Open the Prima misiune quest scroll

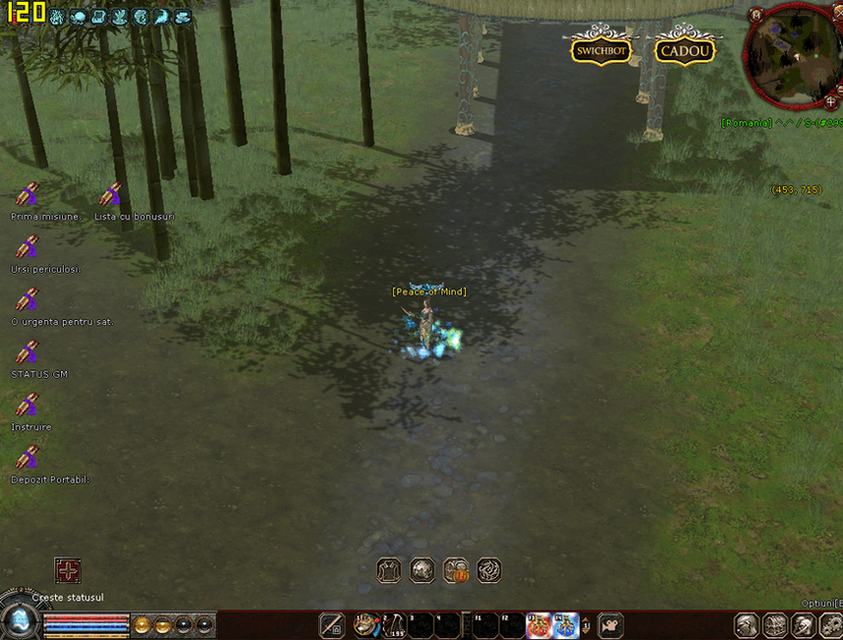(x=27, y=196)
